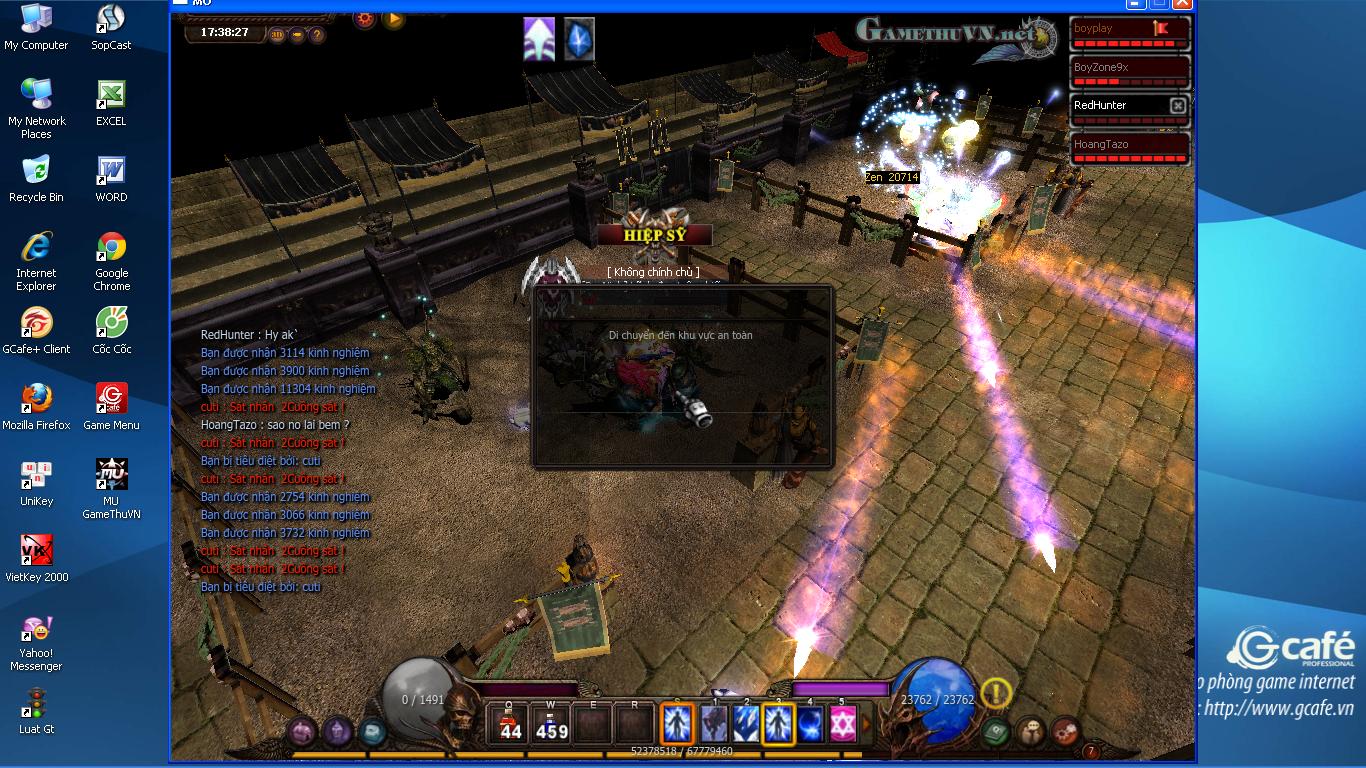The image size is (1366, 768).
Task: Choose the blue swirling orb skill
Action: coord(810,723)
